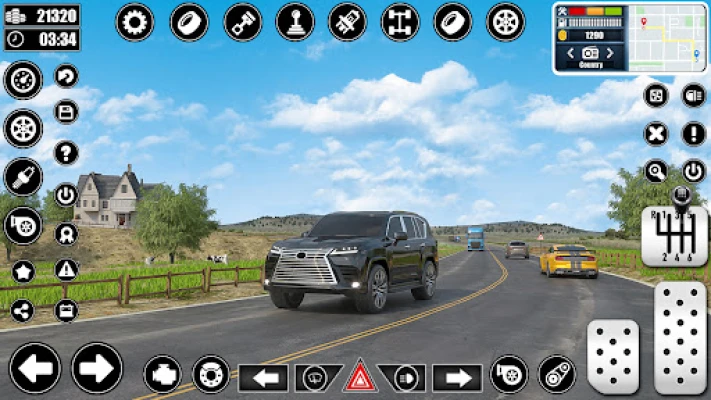Screen dimensions: 711x400
Task: Click the question mark help button
Action: click(x=67, y=153)
